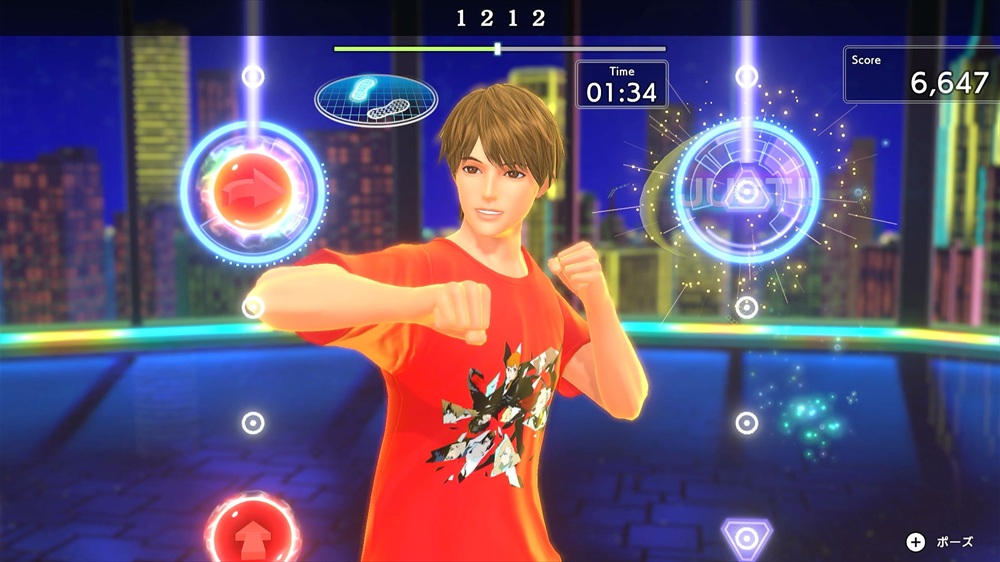1000x562 pixels.
Task: Tap the rising red up-arrow punch note
Action: [252, 530]
